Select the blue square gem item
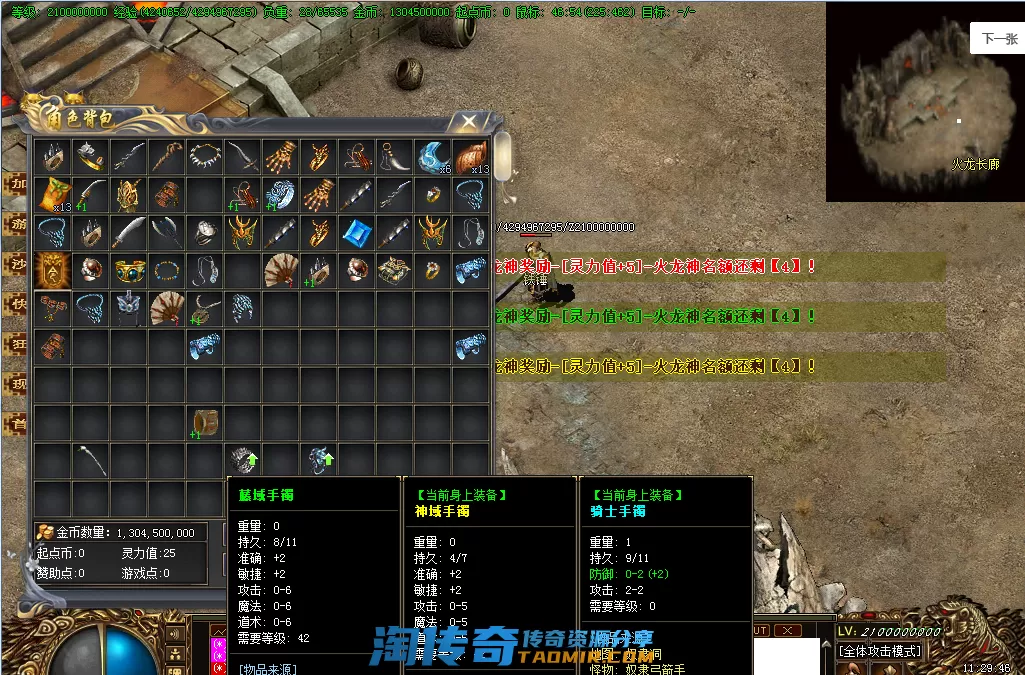 (357, 233)
